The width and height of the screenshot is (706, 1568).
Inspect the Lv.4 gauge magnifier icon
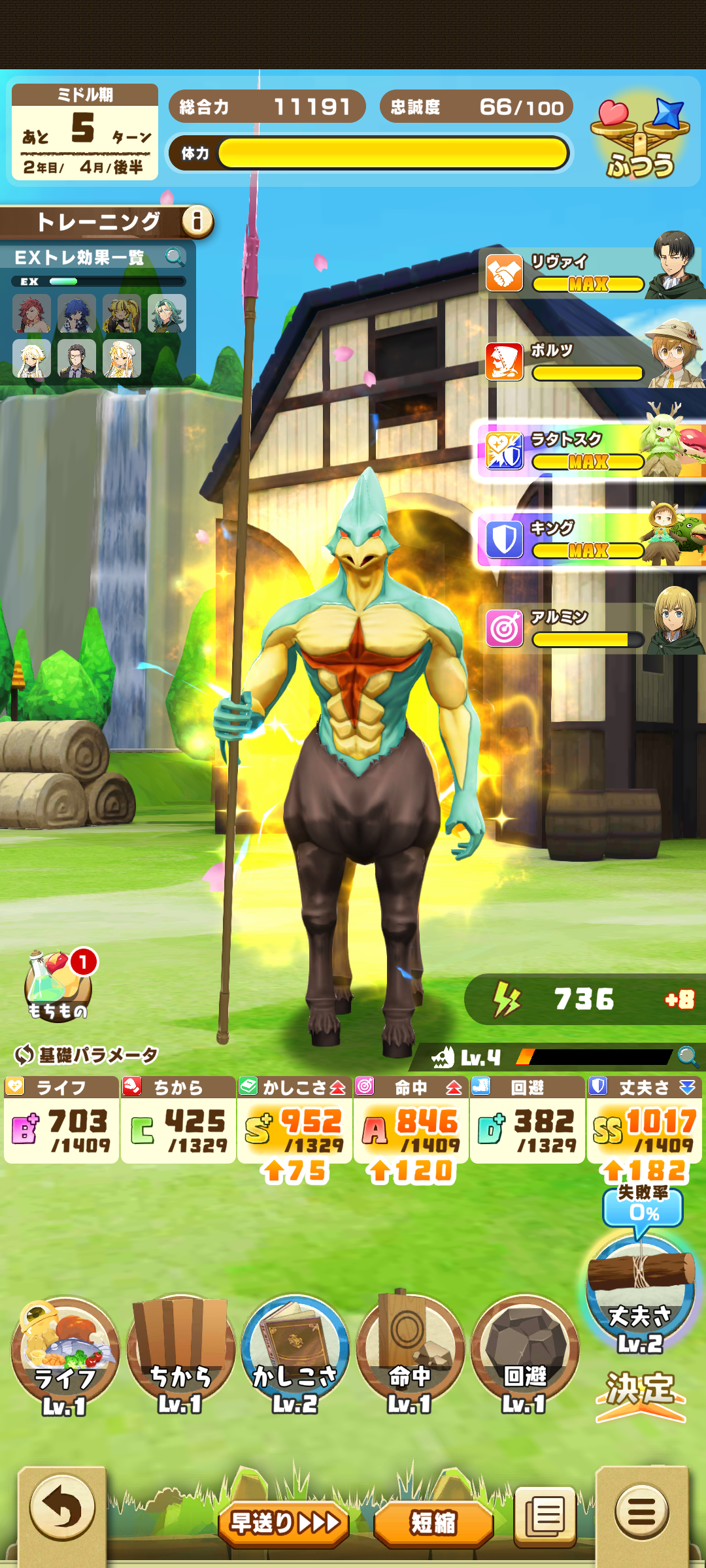tap(687, 1056)
